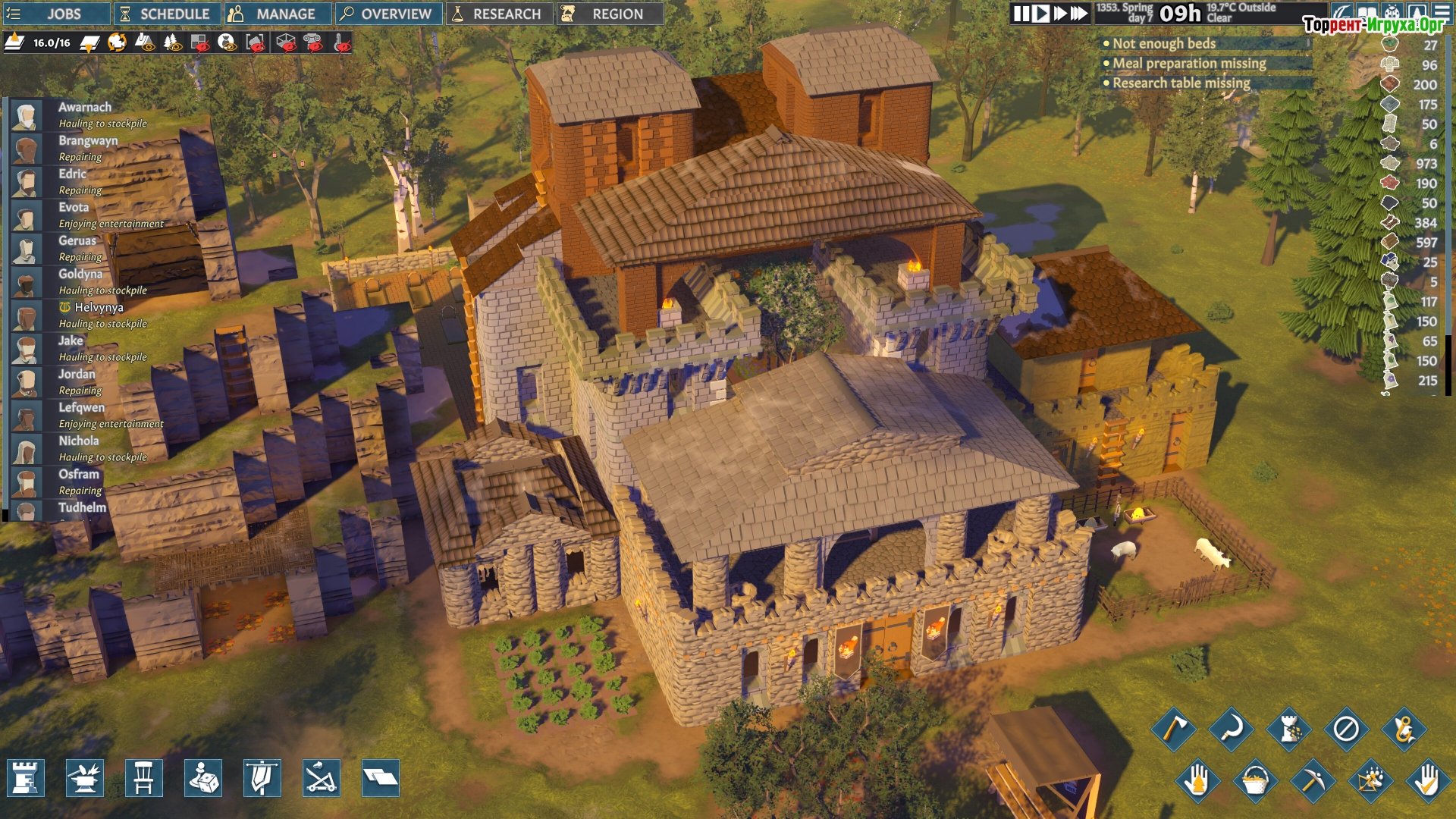1456x819 pixels.
Task: Set fastest triple-arrow game speed
Action: click(1078, 14)
